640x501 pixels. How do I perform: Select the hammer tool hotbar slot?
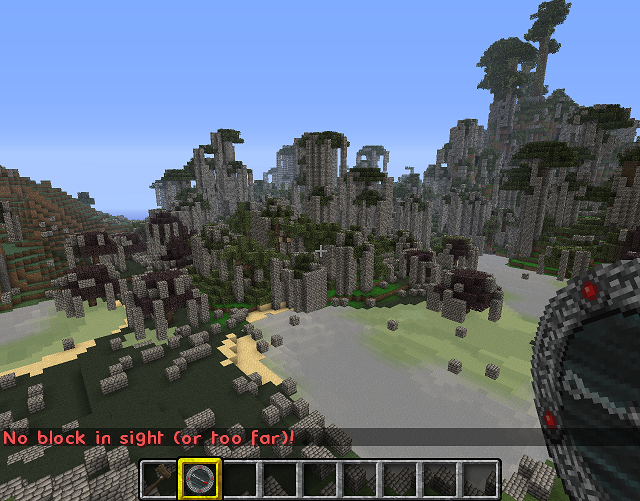coord(160,479)
